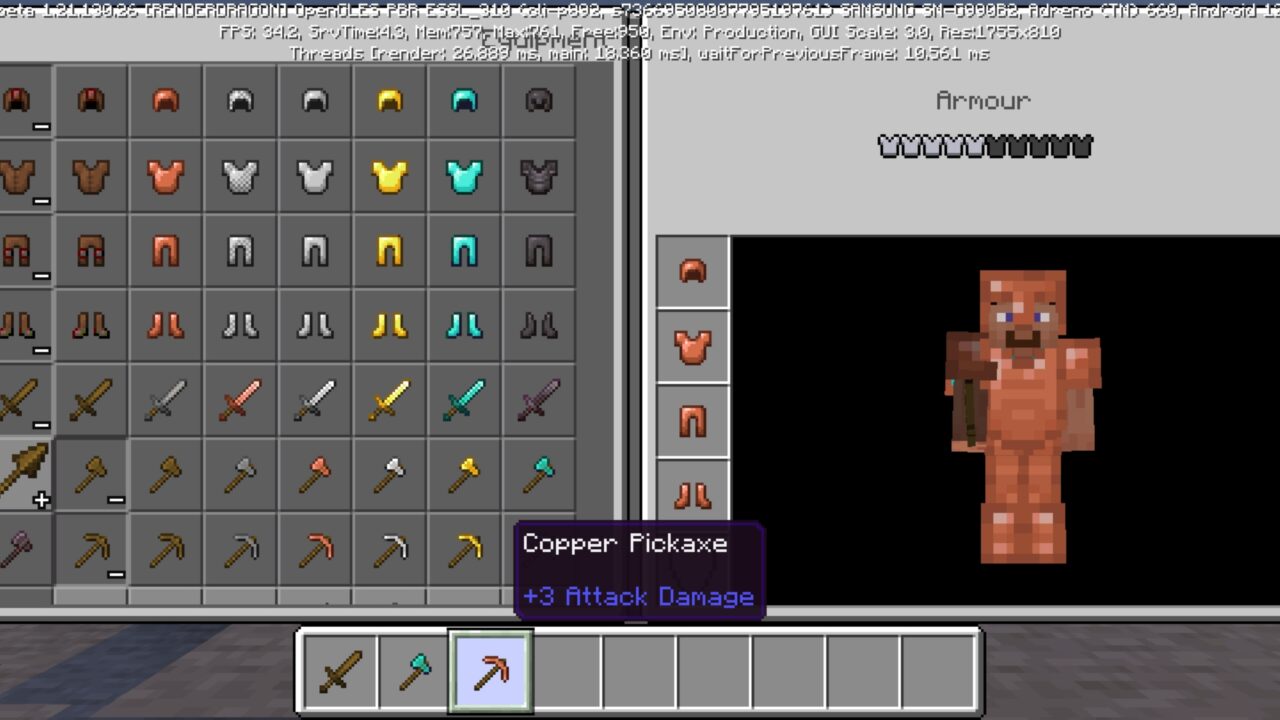Screen dimensions: 1280x720
Task: Click the equipped copper chestplate armour slot
Action: [693, 345]
